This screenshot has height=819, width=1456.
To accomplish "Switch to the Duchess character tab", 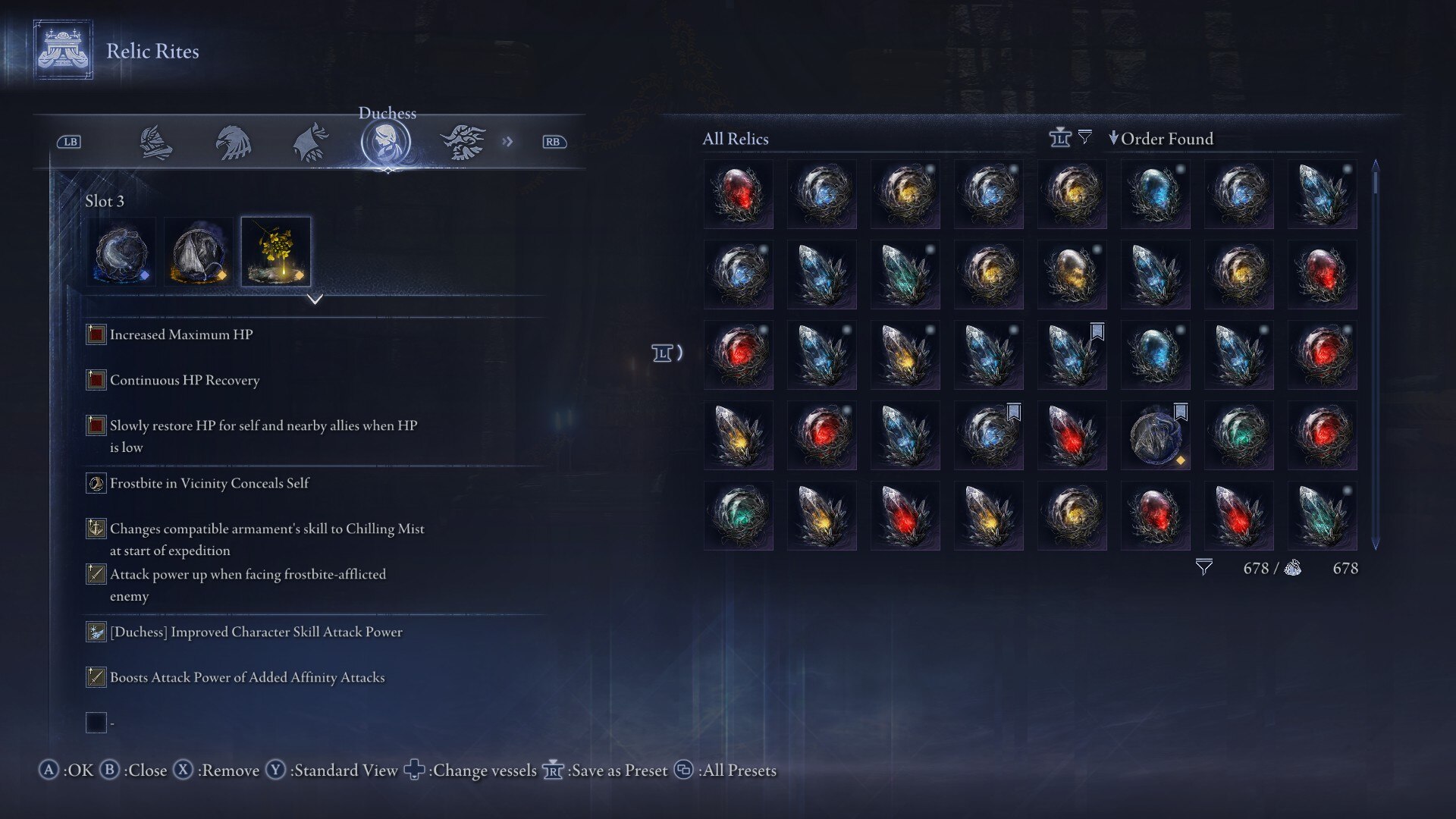I will pyautogui.click(x=386, y=142).
